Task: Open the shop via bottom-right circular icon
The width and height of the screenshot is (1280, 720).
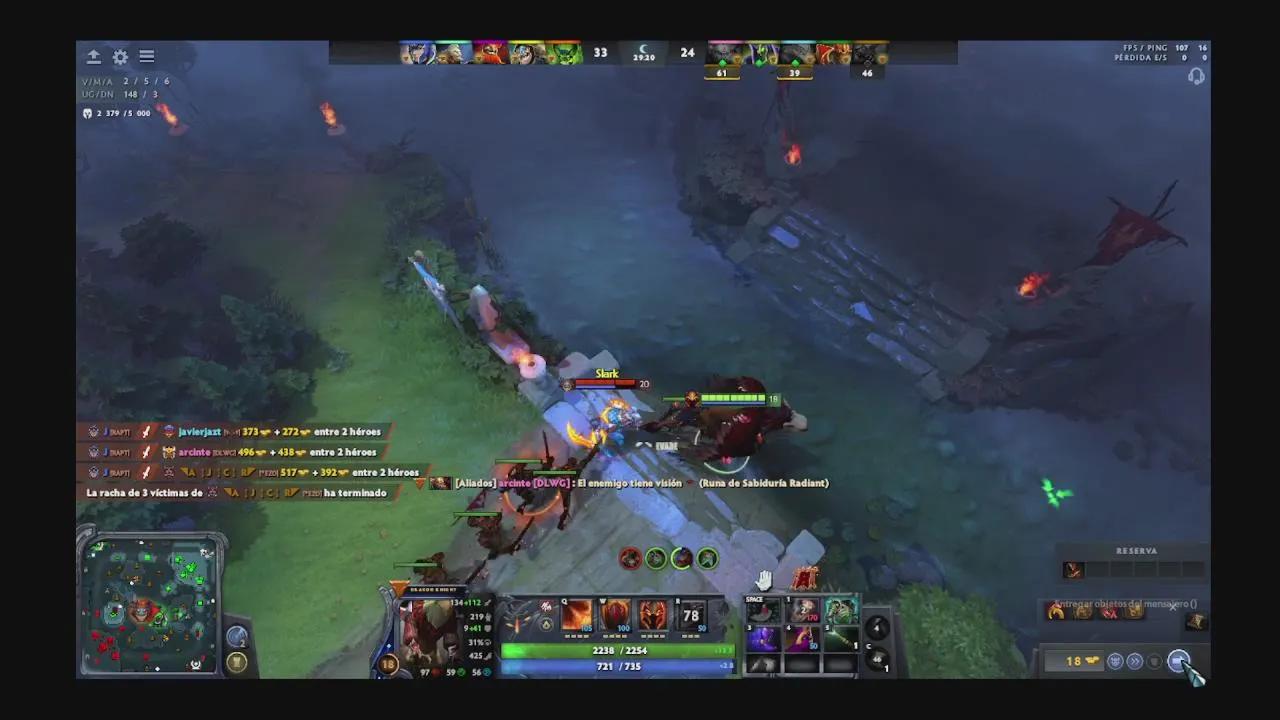Action: click(x=1180, y=661)
